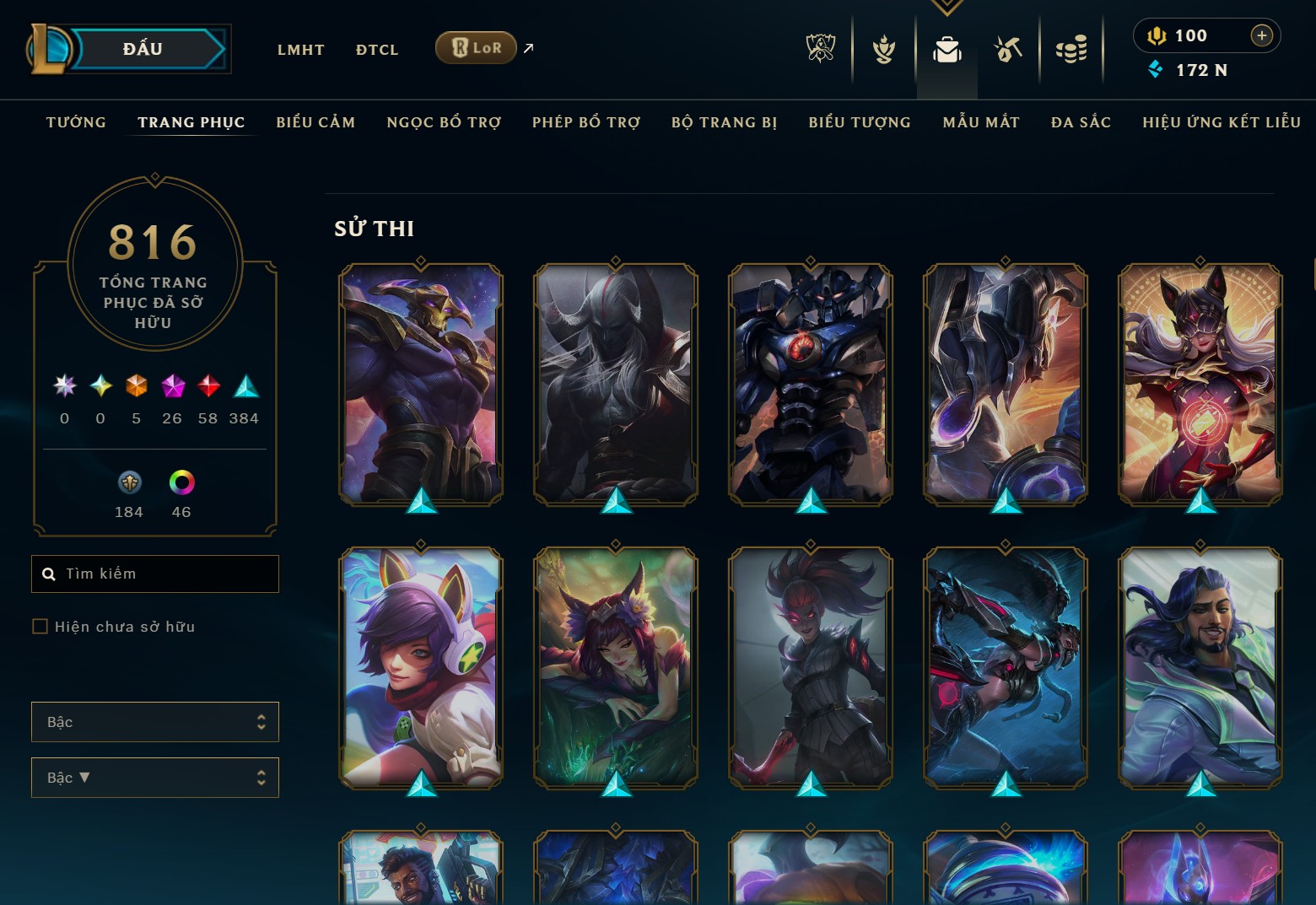Open the Loot panel icon

1007,49
